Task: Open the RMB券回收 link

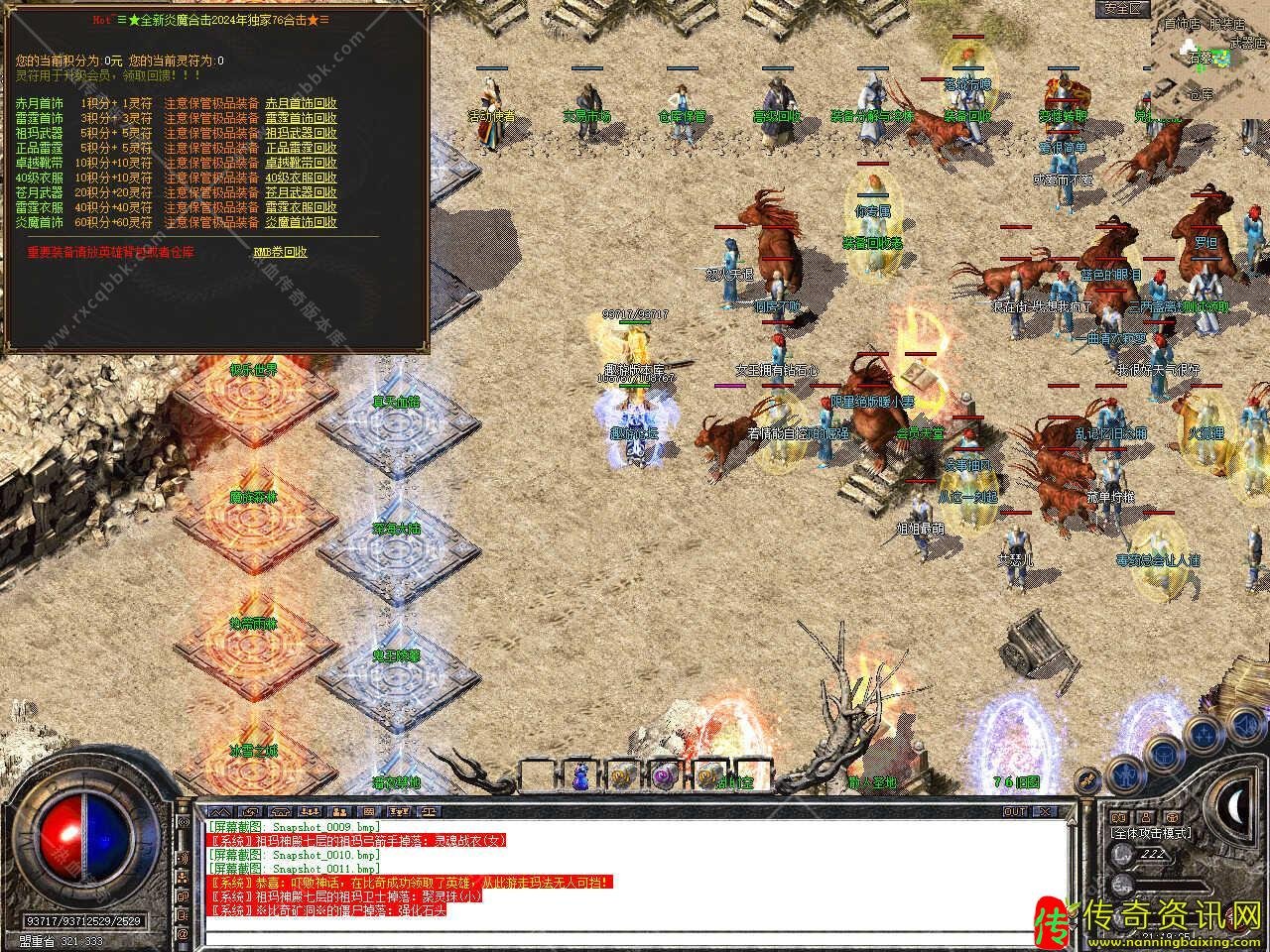Action: coord(281,252)
